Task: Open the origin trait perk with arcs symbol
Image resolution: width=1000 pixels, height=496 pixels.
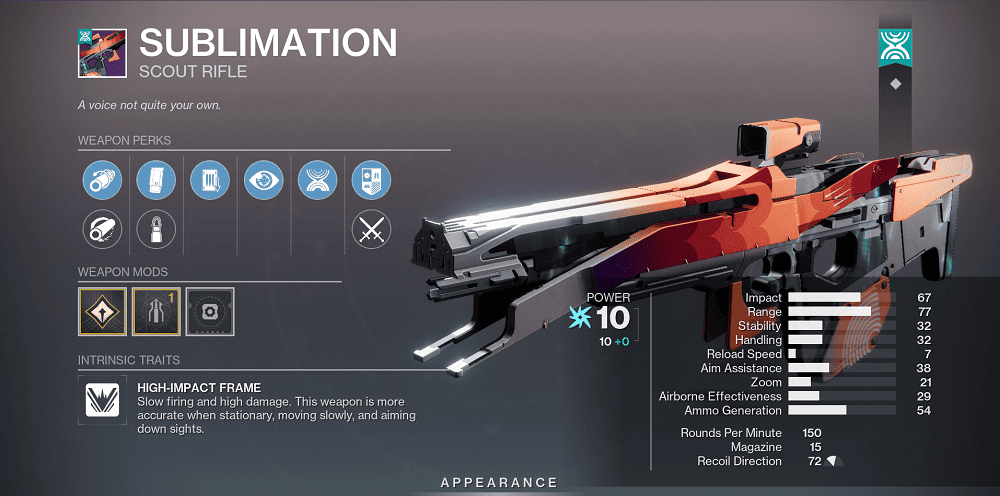Action: 317,181
